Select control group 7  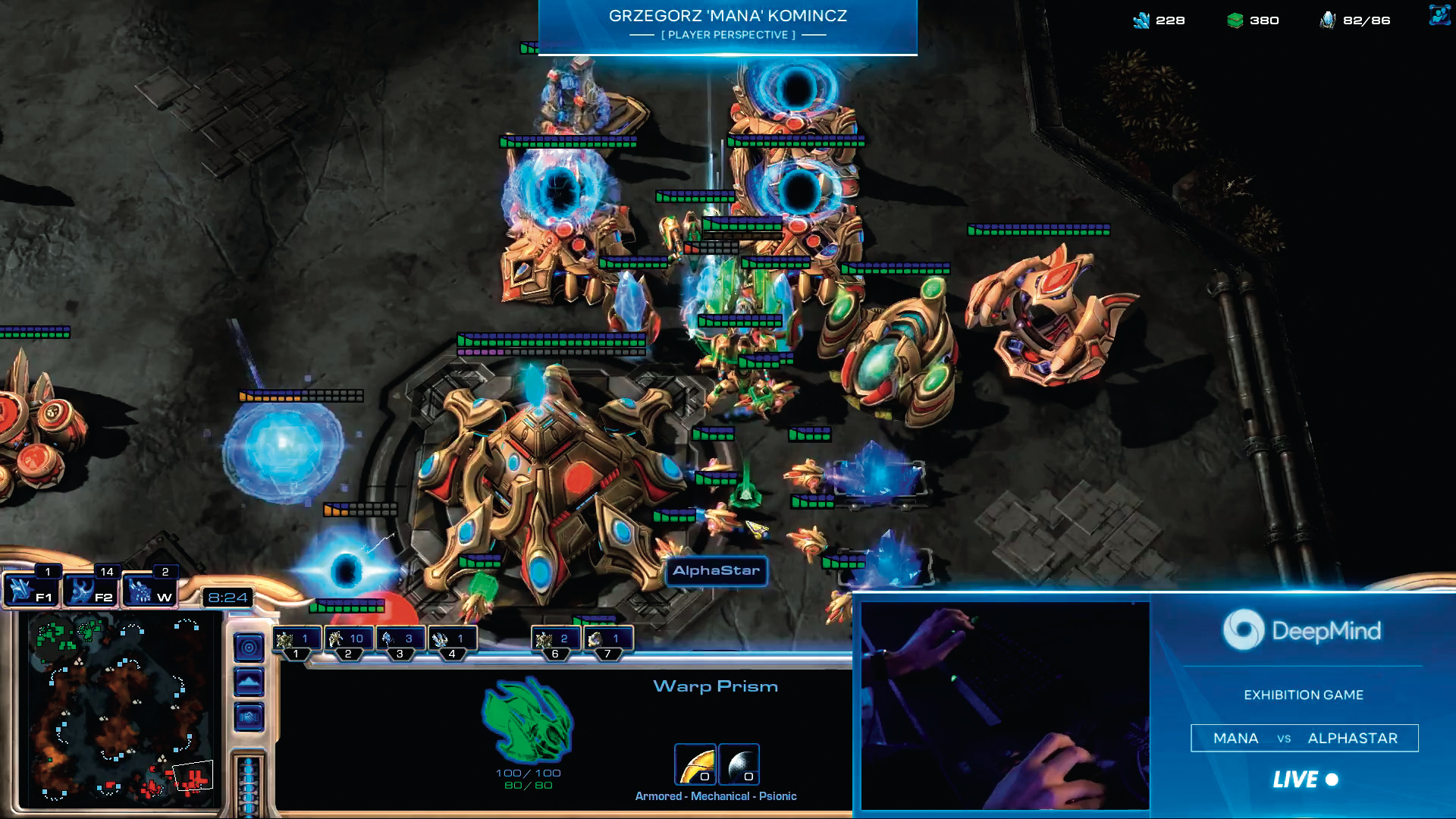[x=607, y=641]
